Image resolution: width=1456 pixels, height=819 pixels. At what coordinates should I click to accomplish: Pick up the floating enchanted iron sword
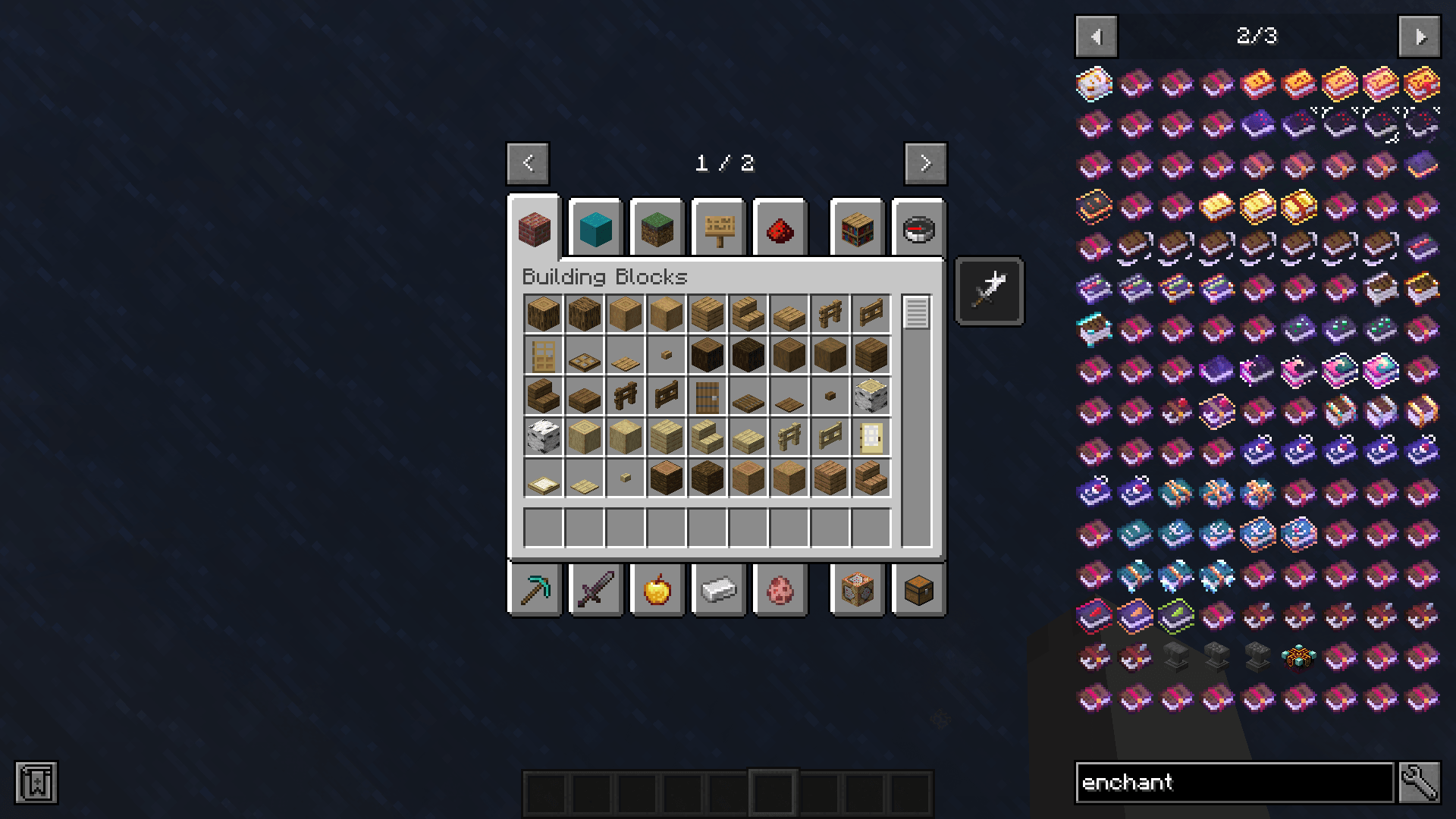988,290
